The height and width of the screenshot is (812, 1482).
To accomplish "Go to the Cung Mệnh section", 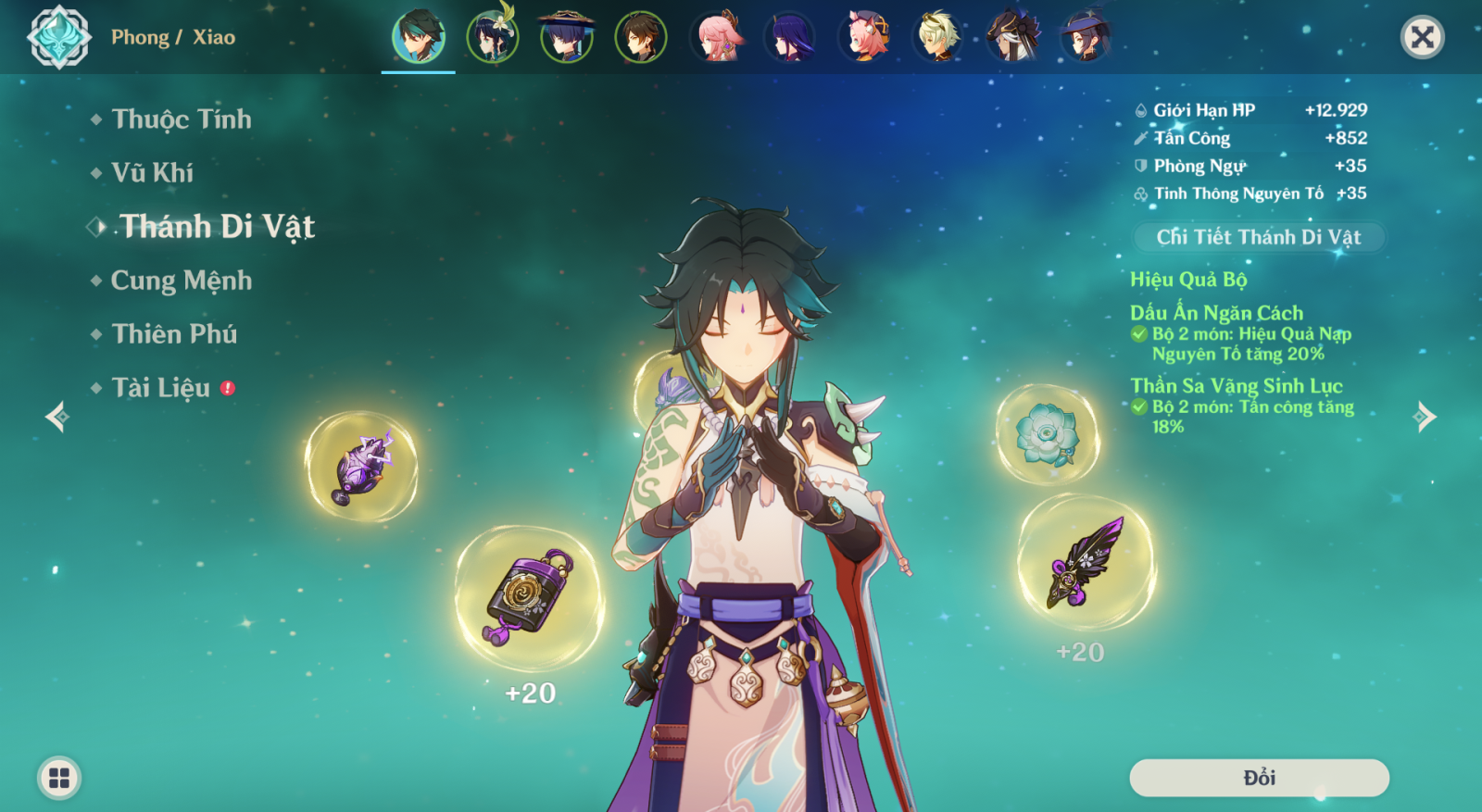I will point(181,281).
